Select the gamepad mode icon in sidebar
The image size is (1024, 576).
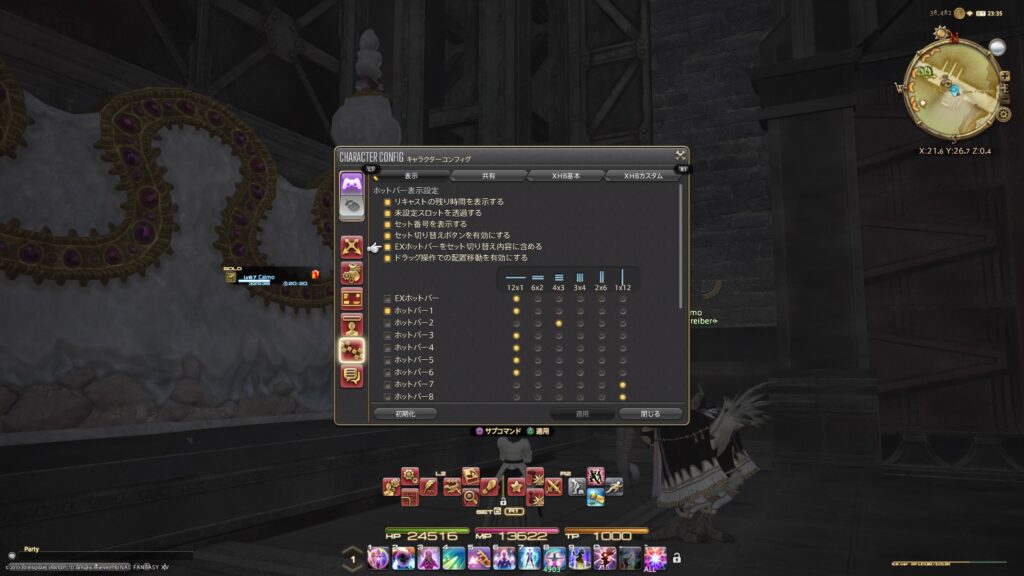(x=351, y=183)
